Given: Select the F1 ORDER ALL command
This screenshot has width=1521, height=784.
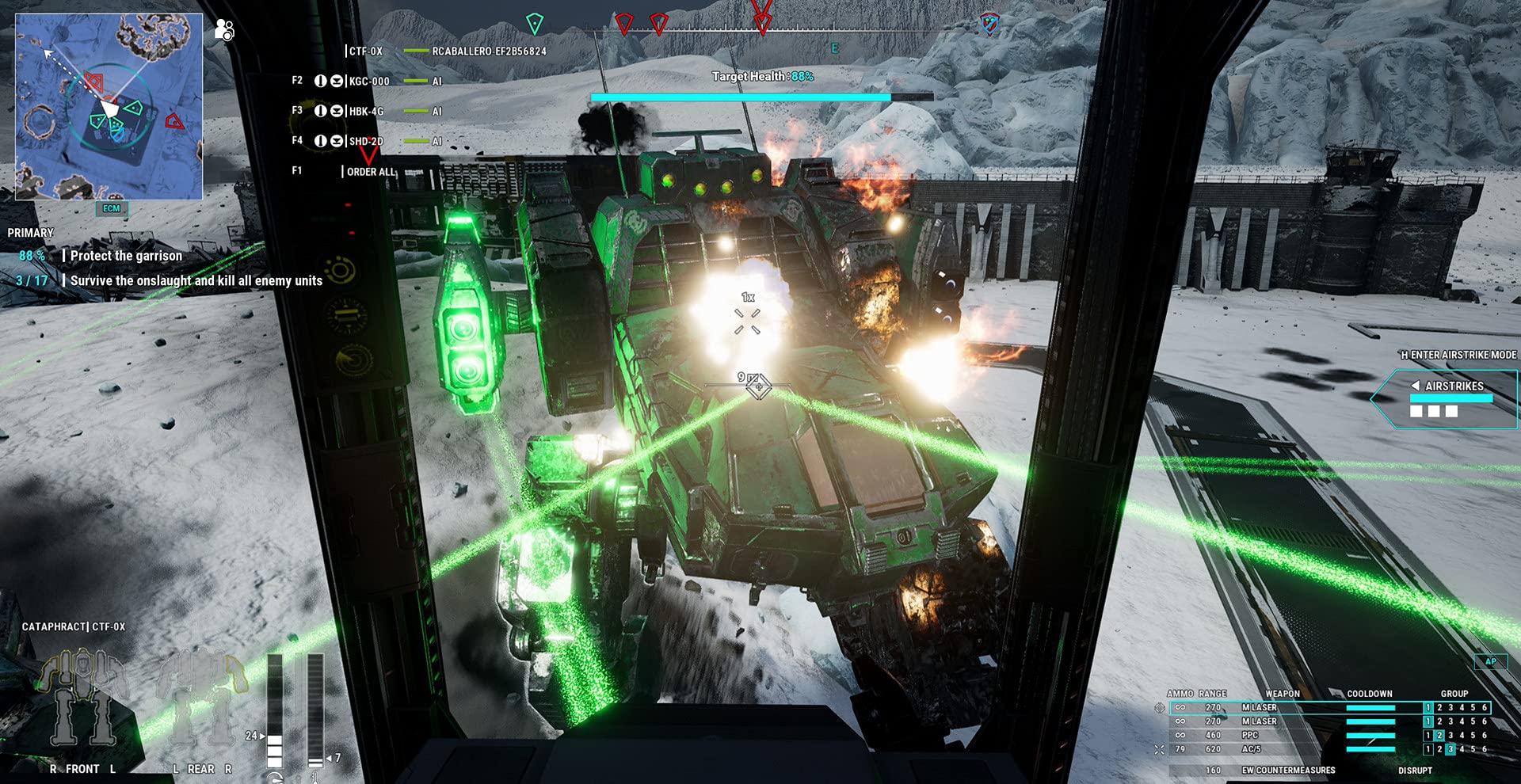Looking at the screenshot, I should (x=370, y=170).
